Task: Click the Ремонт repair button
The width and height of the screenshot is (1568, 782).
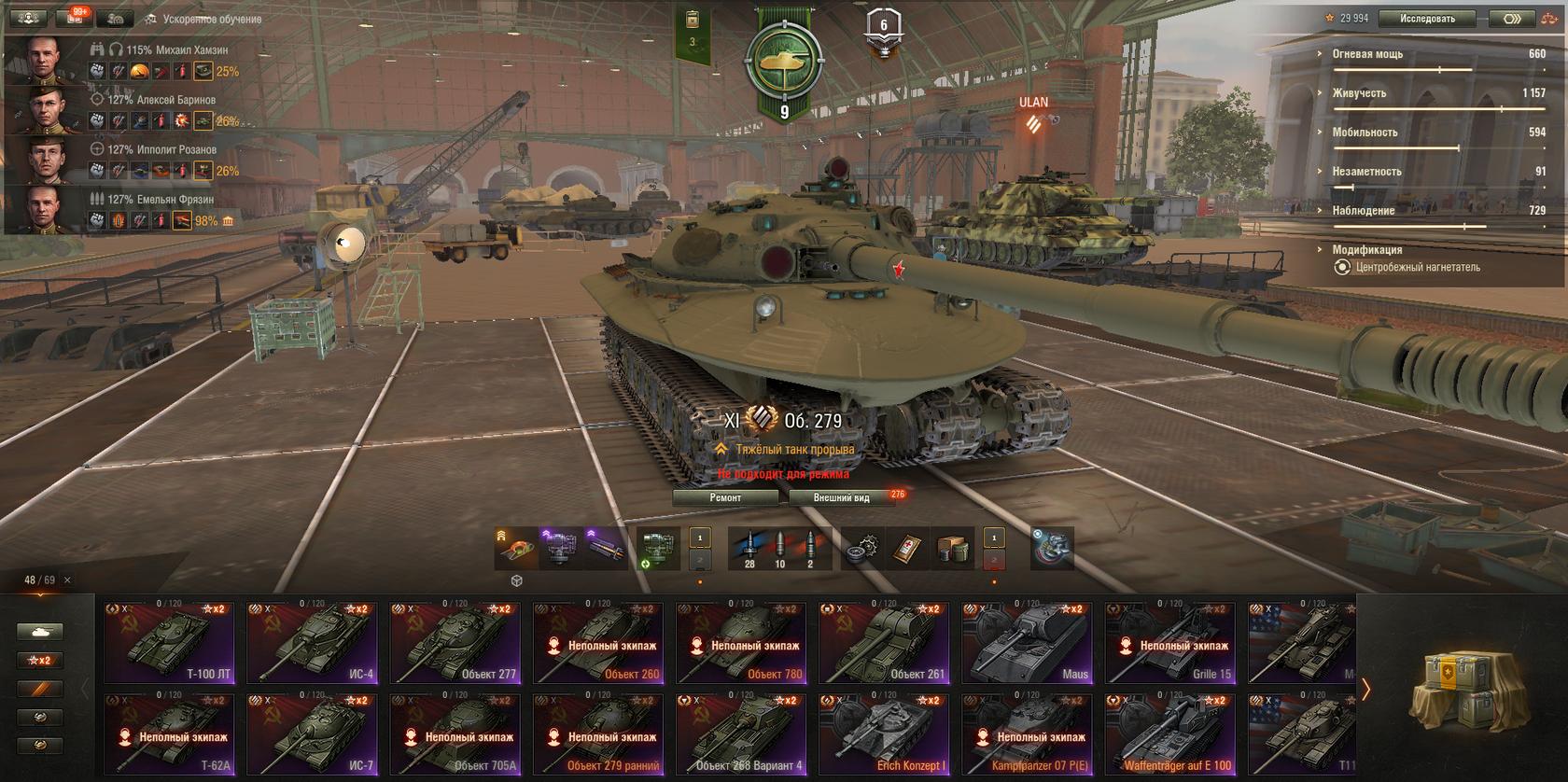Action: click(725, 497)
